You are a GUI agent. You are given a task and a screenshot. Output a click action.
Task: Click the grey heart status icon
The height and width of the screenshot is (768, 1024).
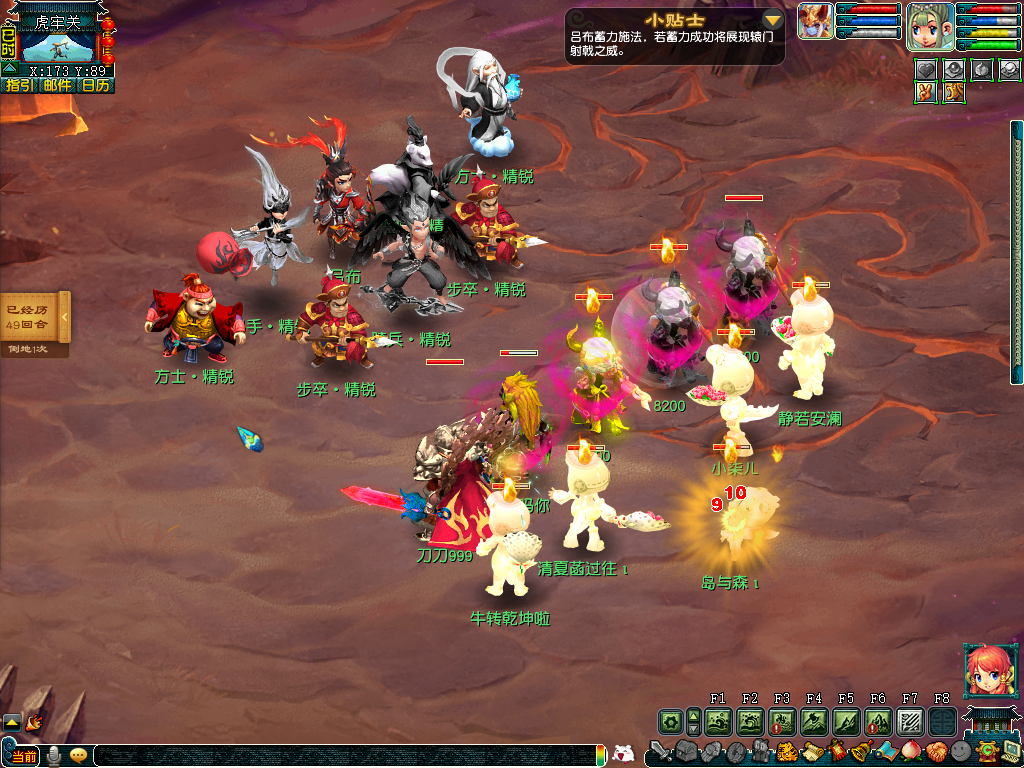(x=926, y=68)
